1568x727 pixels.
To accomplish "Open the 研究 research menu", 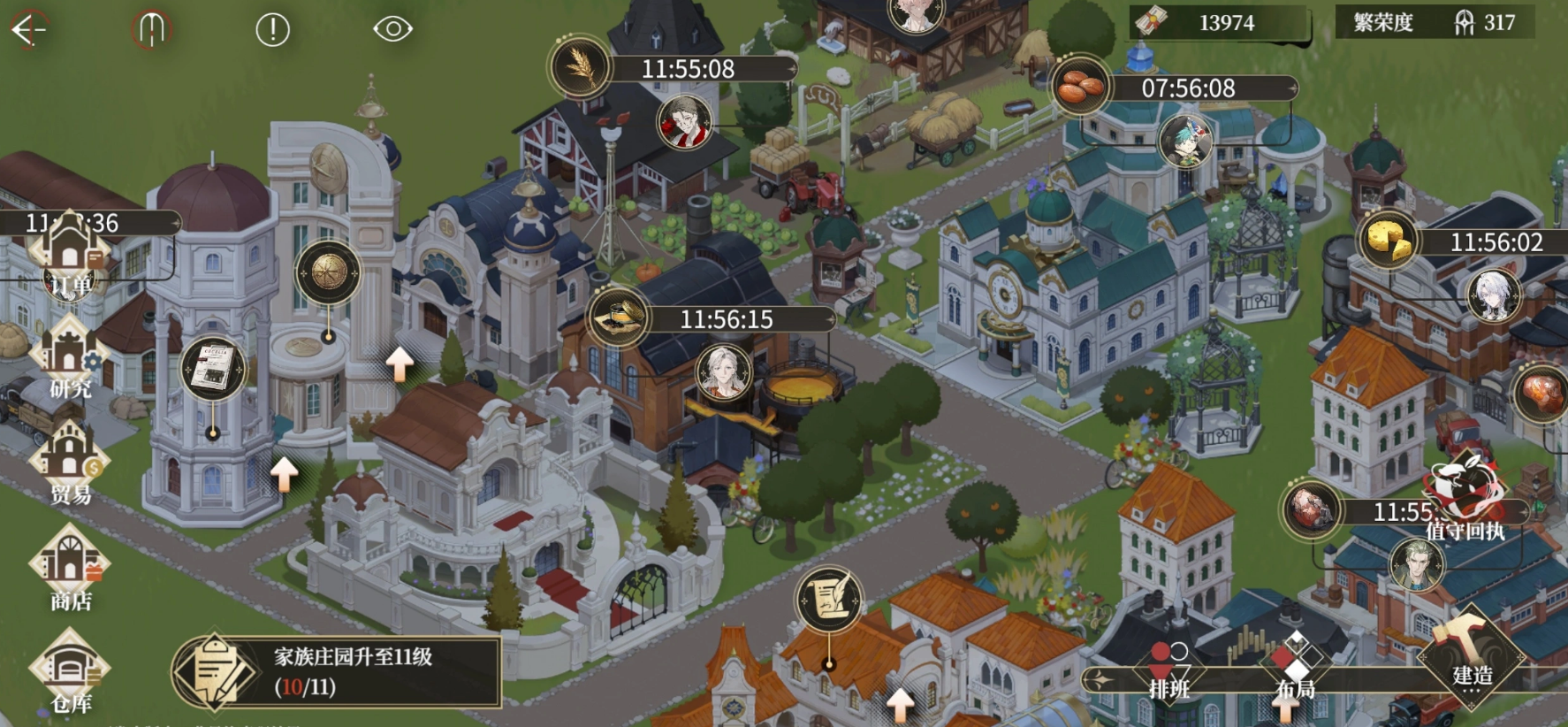I will pyautogui.click(x=70, y=361).
